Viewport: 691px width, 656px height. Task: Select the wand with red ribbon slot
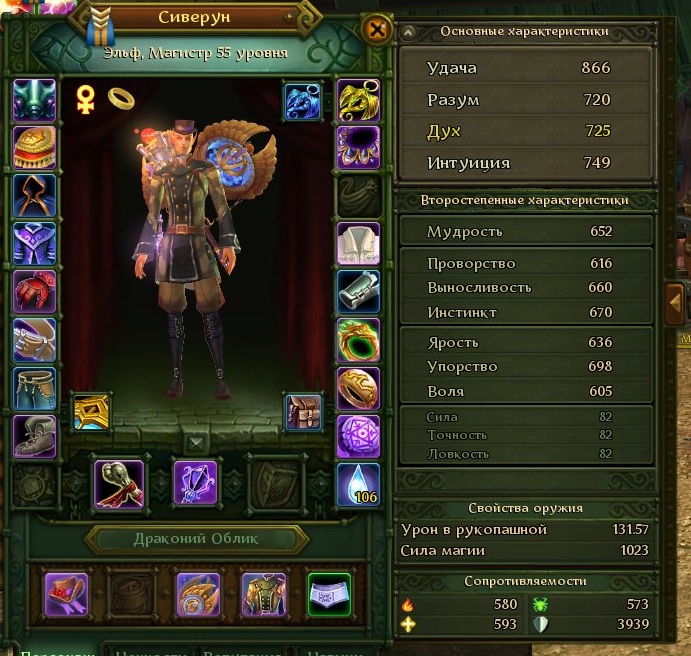coord(119,483)
